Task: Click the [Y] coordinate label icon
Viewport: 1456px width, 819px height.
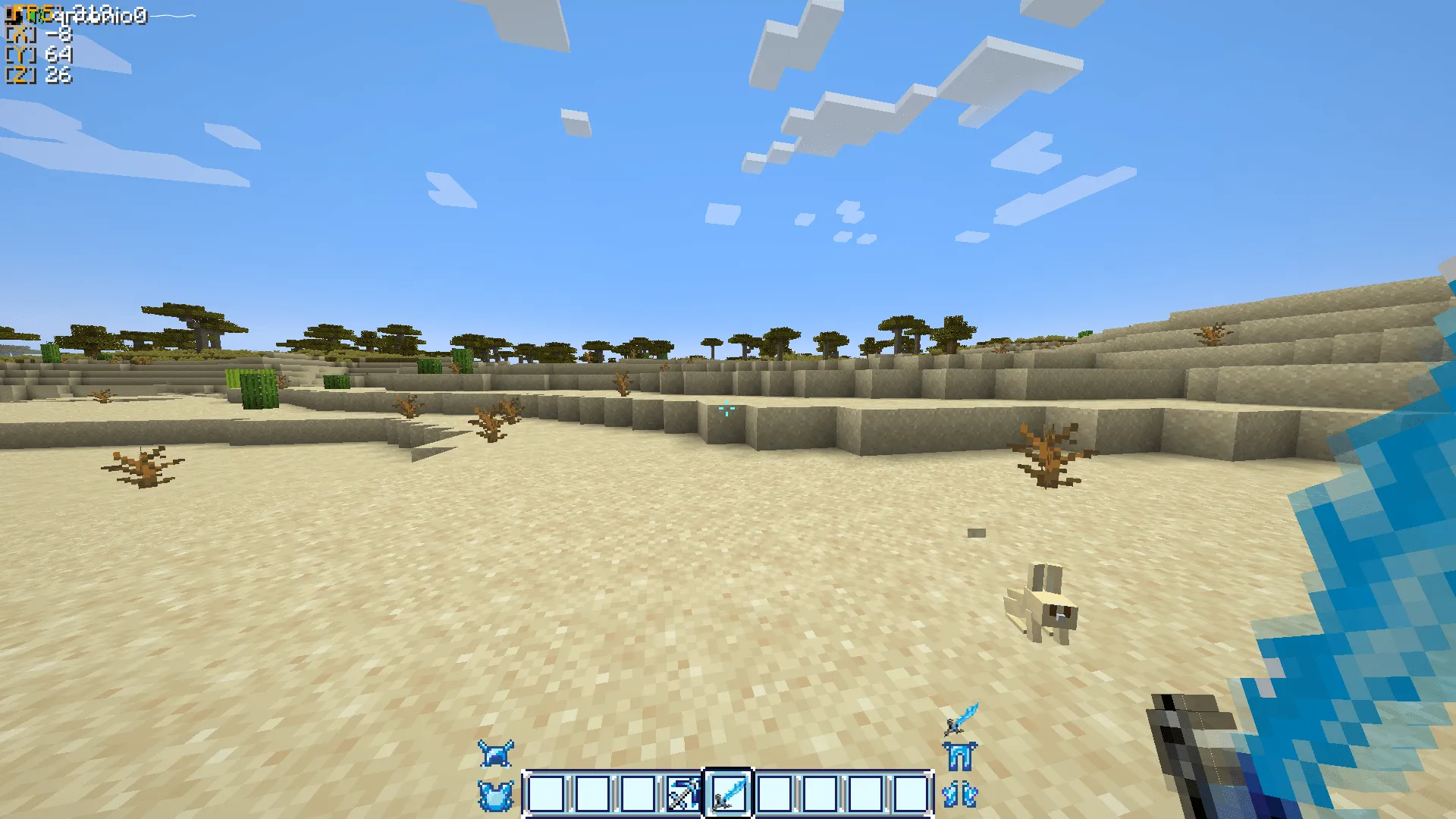Action: (x=19, y=55)
